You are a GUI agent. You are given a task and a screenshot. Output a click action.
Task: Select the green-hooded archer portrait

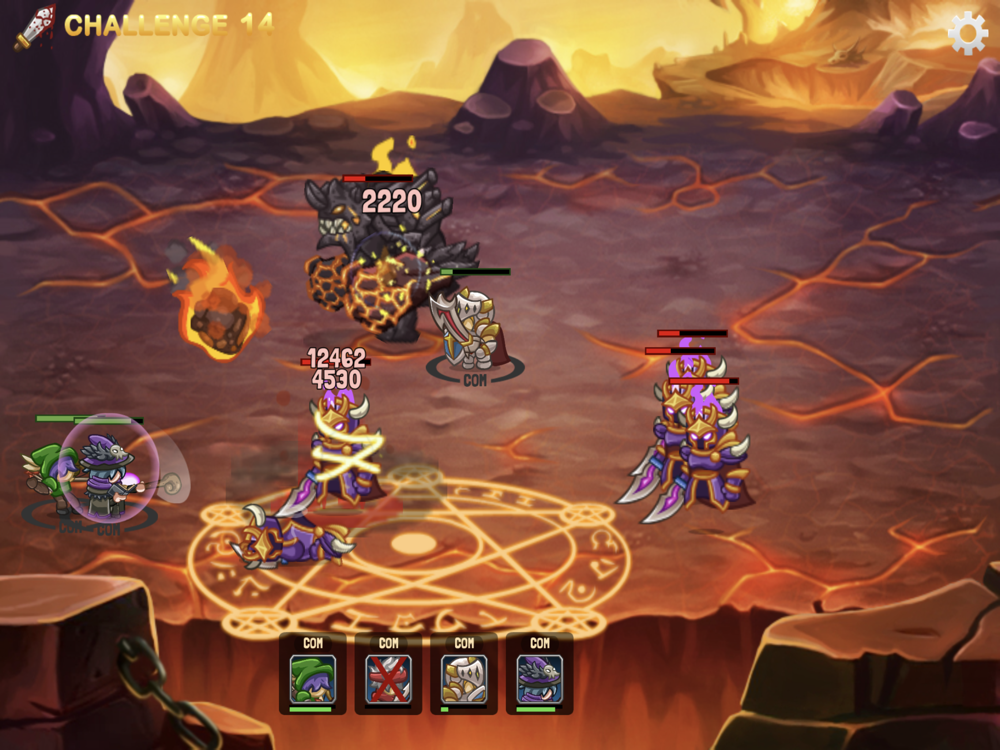coord(313,678)
